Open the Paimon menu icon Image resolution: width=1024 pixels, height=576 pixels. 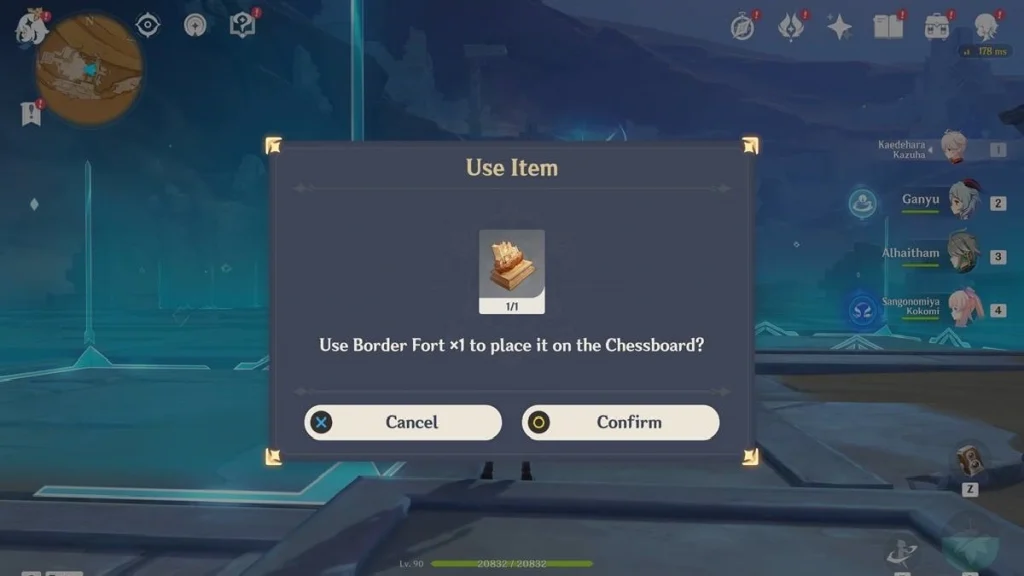(30, 28)
